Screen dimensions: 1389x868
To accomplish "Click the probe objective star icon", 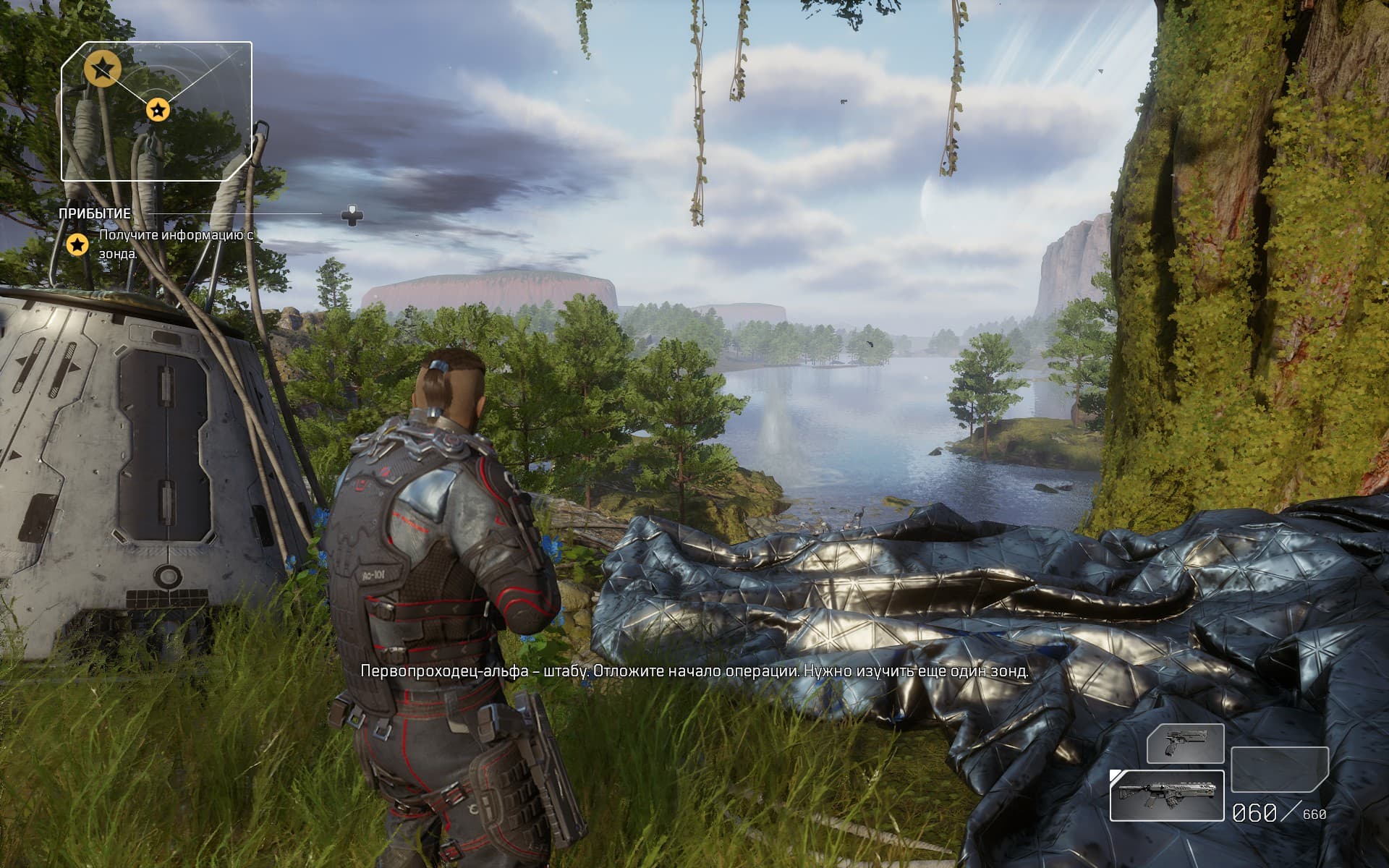I will (77, 244).
